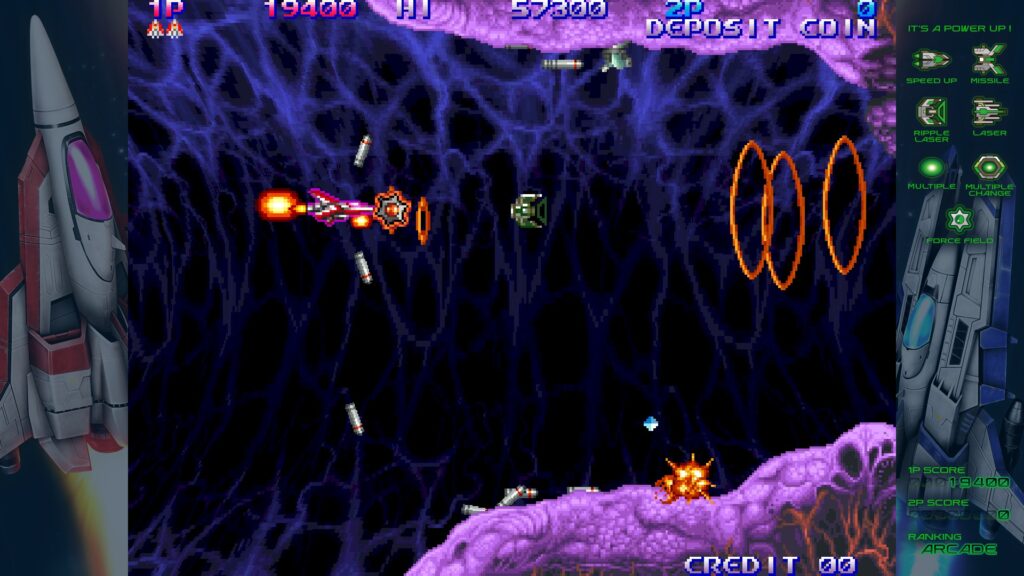Image resolution: width=1024 pixels, height=576 pixels.
Task: Activate the Force Field icon
Action: coord(959,218)
